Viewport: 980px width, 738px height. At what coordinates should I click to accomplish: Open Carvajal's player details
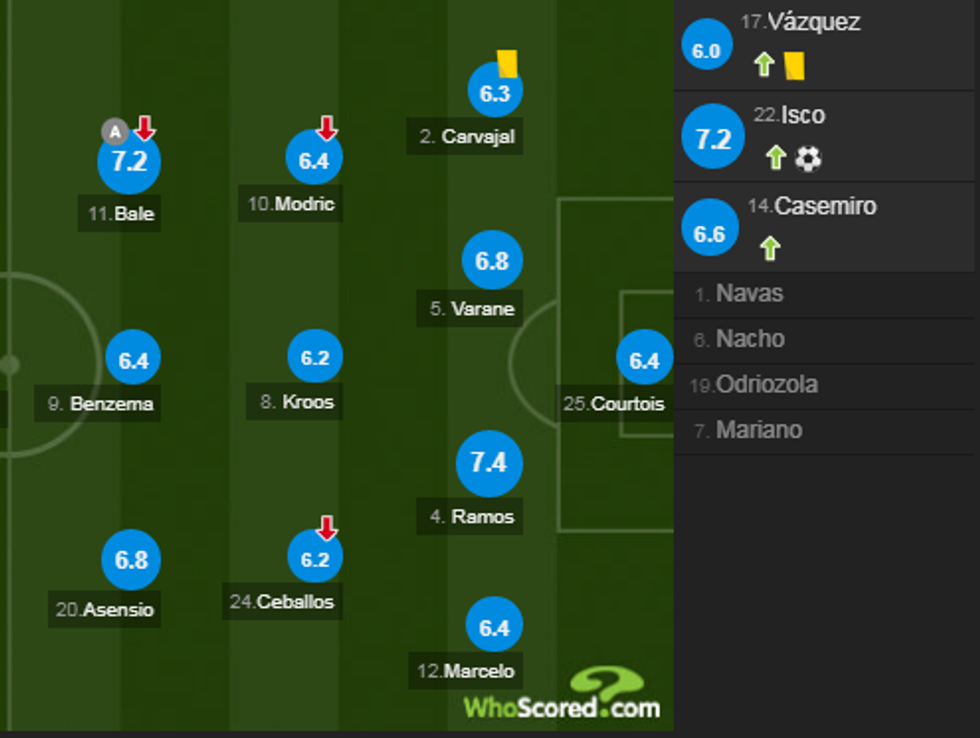495,94
